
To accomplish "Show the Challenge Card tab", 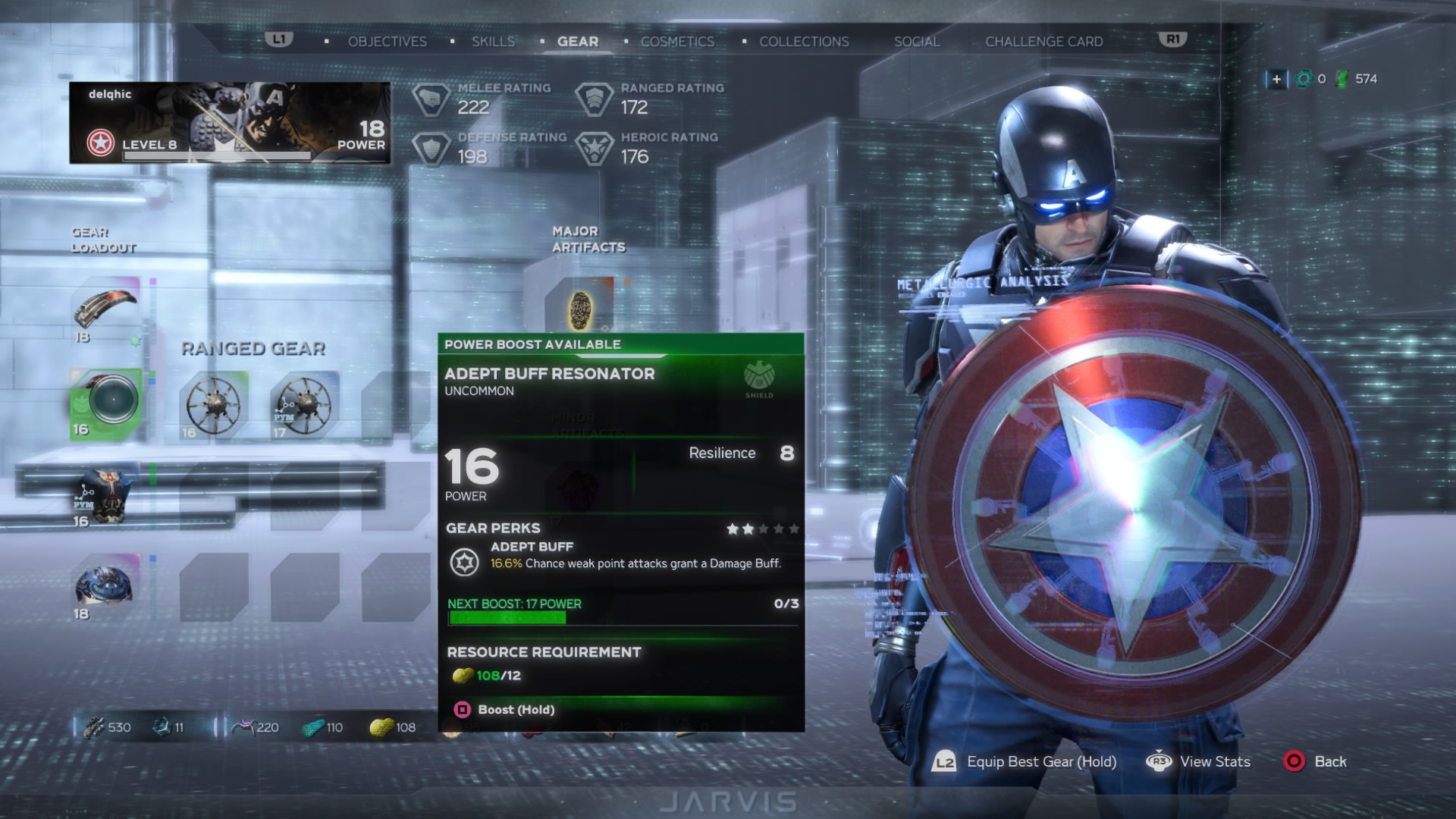I will [1043, 42].
